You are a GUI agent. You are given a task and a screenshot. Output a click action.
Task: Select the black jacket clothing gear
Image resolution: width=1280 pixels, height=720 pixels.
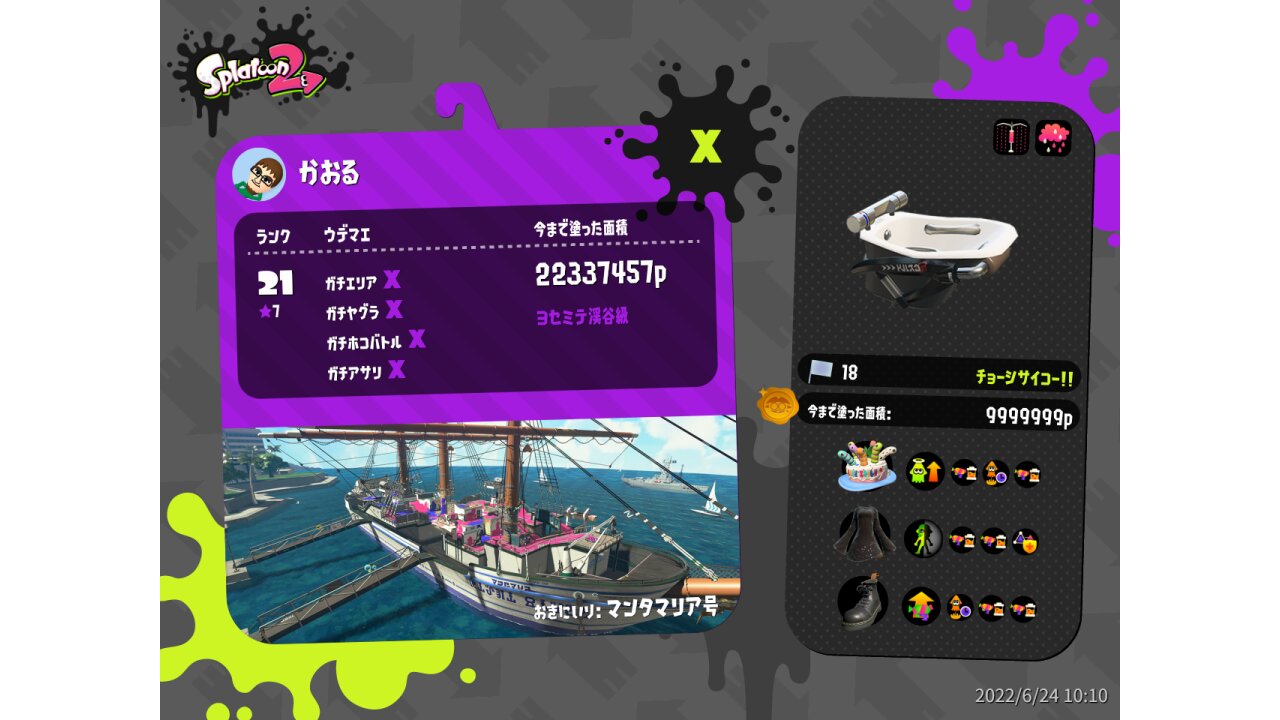862,536
